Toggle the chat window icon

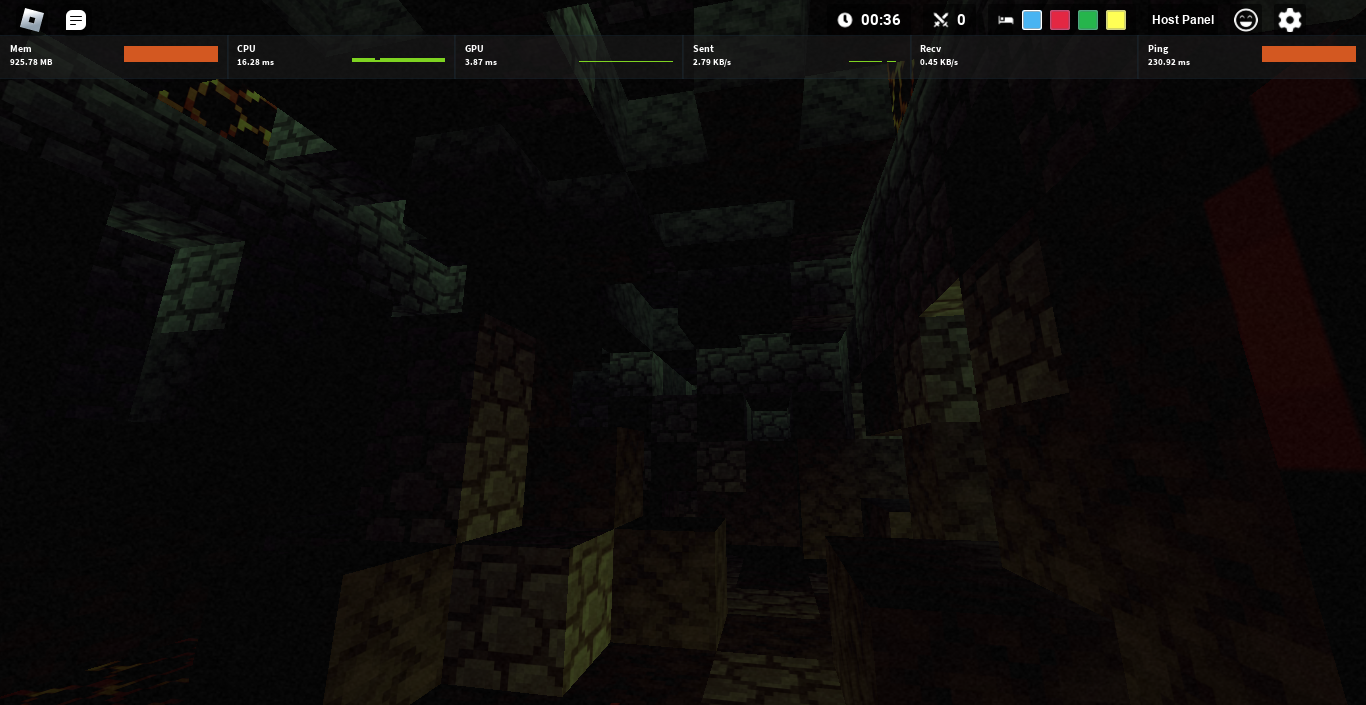tap(76, 20)
